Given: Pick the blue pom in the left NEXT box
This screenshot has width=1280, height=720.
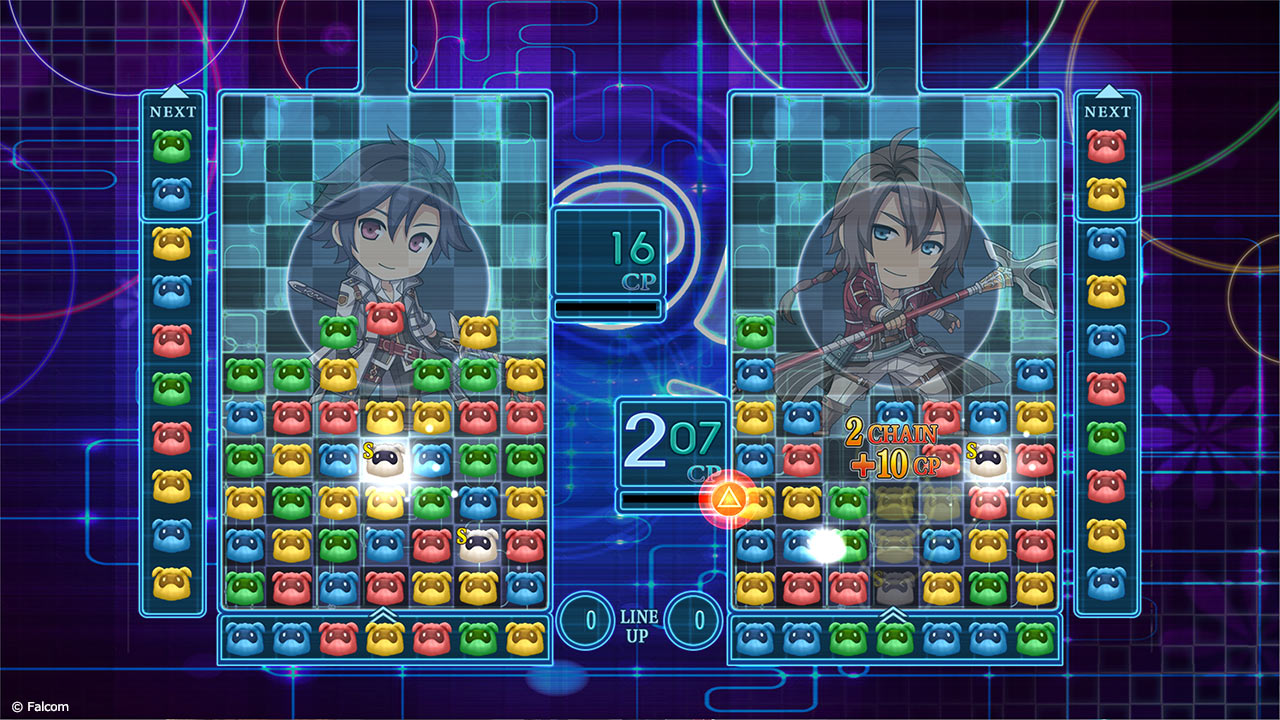Looking at the screenshot, I should (172, 194).
